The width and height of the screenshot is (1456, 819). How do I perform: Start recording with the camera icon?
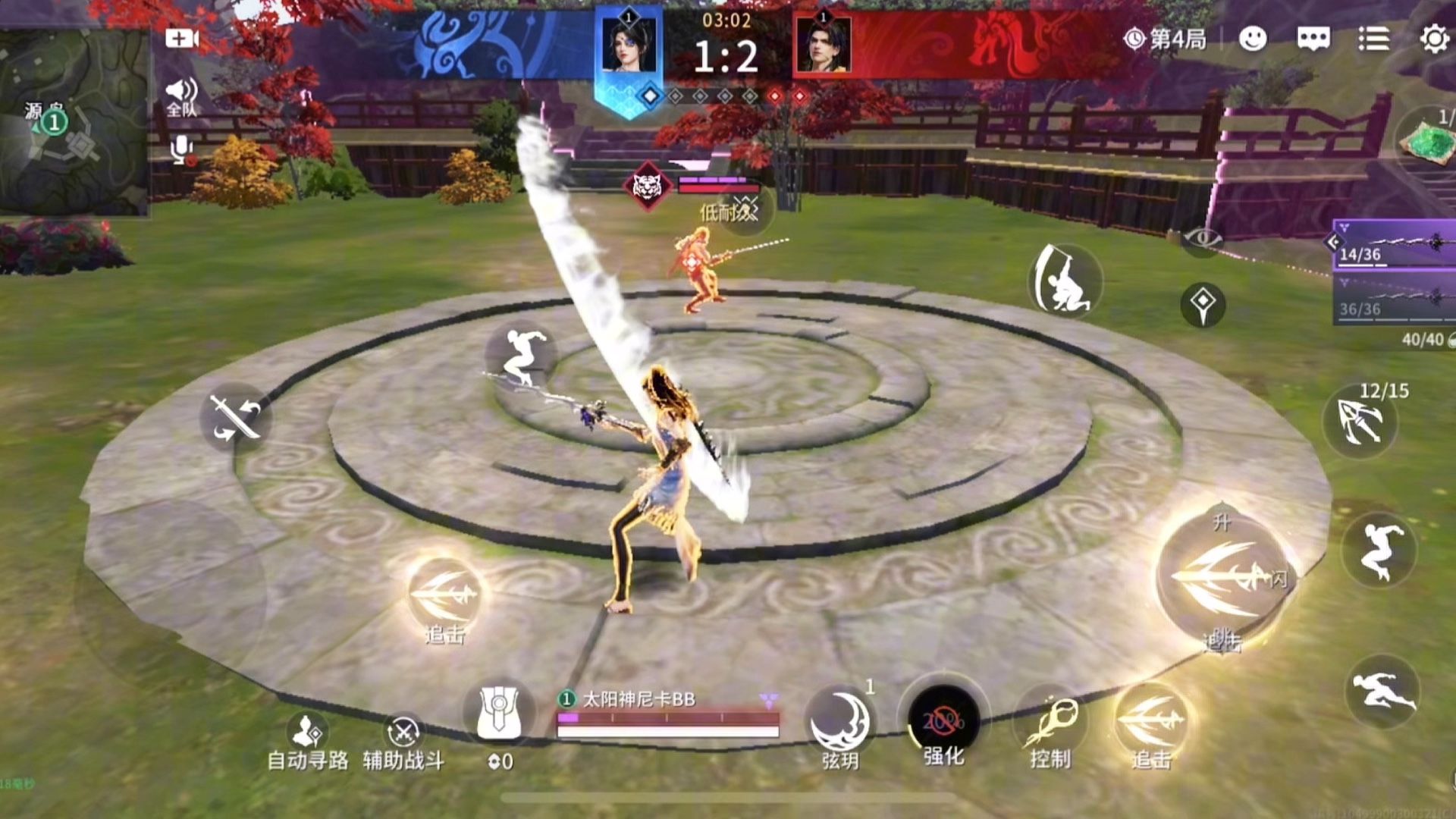tap(182, 39)
